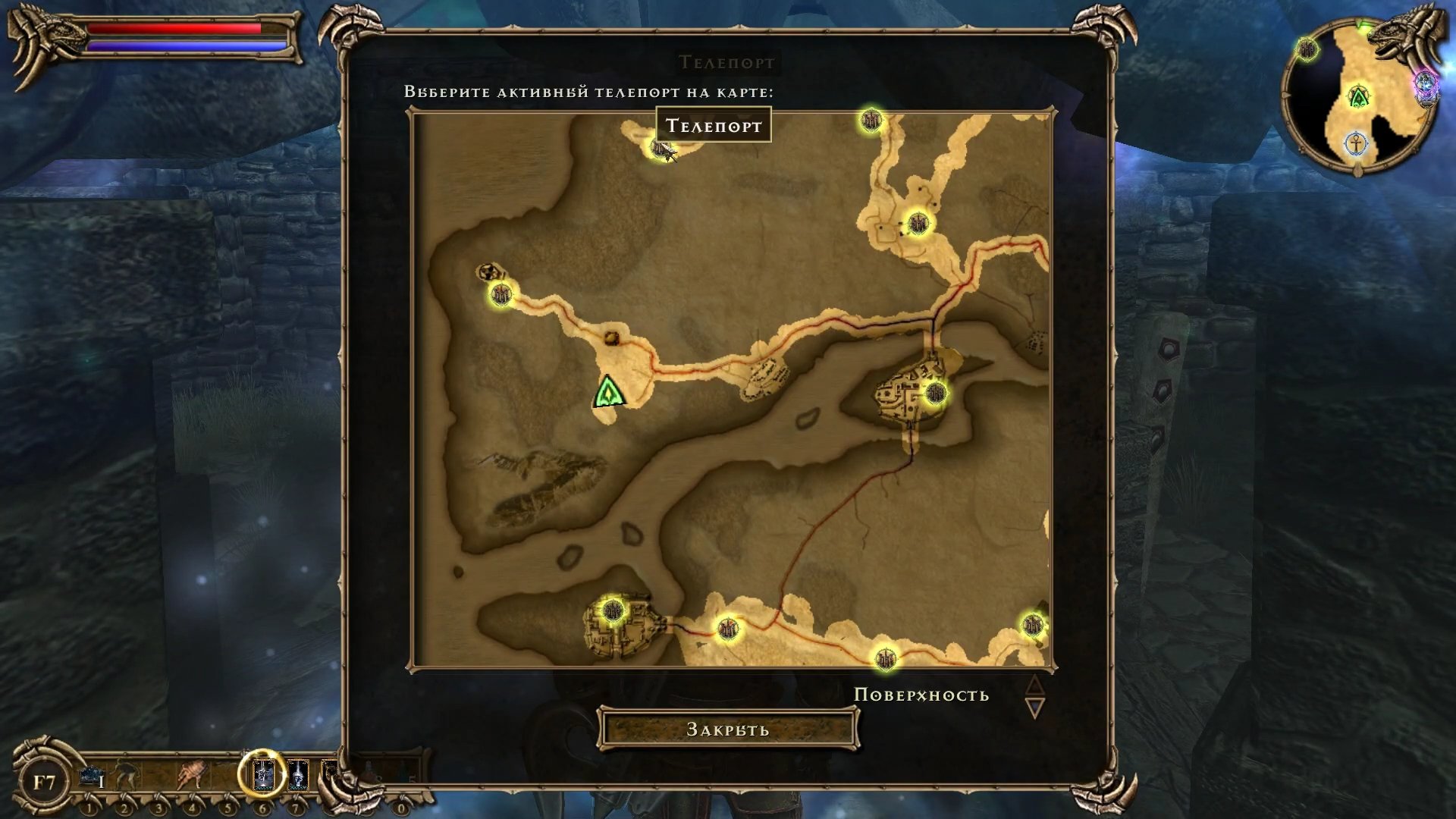Use the blue item in hotbar slot 1

tap(92, 776)
